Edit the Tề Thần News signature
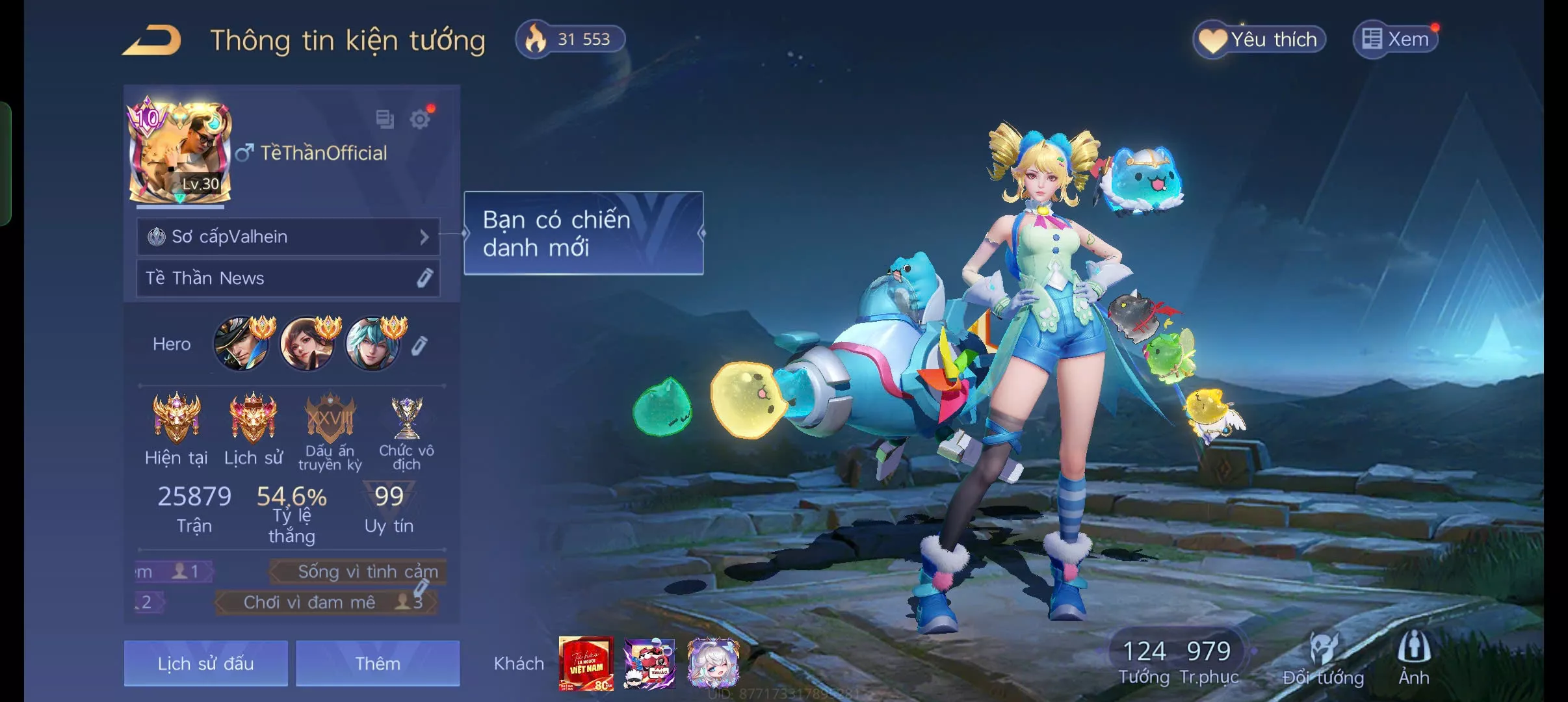Viewport: 1568px width, 702px height. pyautogui.click(x=425, y=278)
